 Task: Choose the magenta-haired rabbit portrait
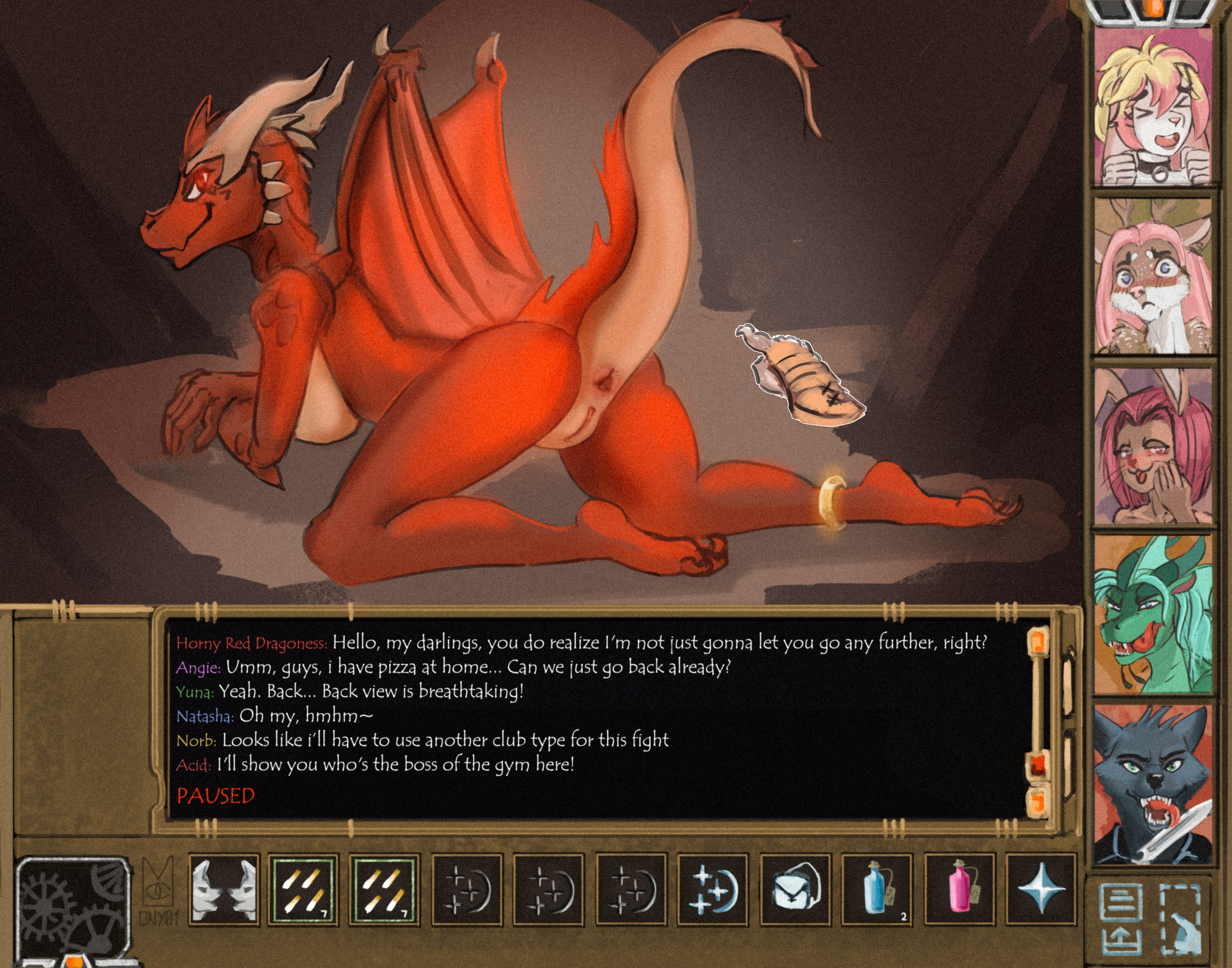tap(1152, 446)
